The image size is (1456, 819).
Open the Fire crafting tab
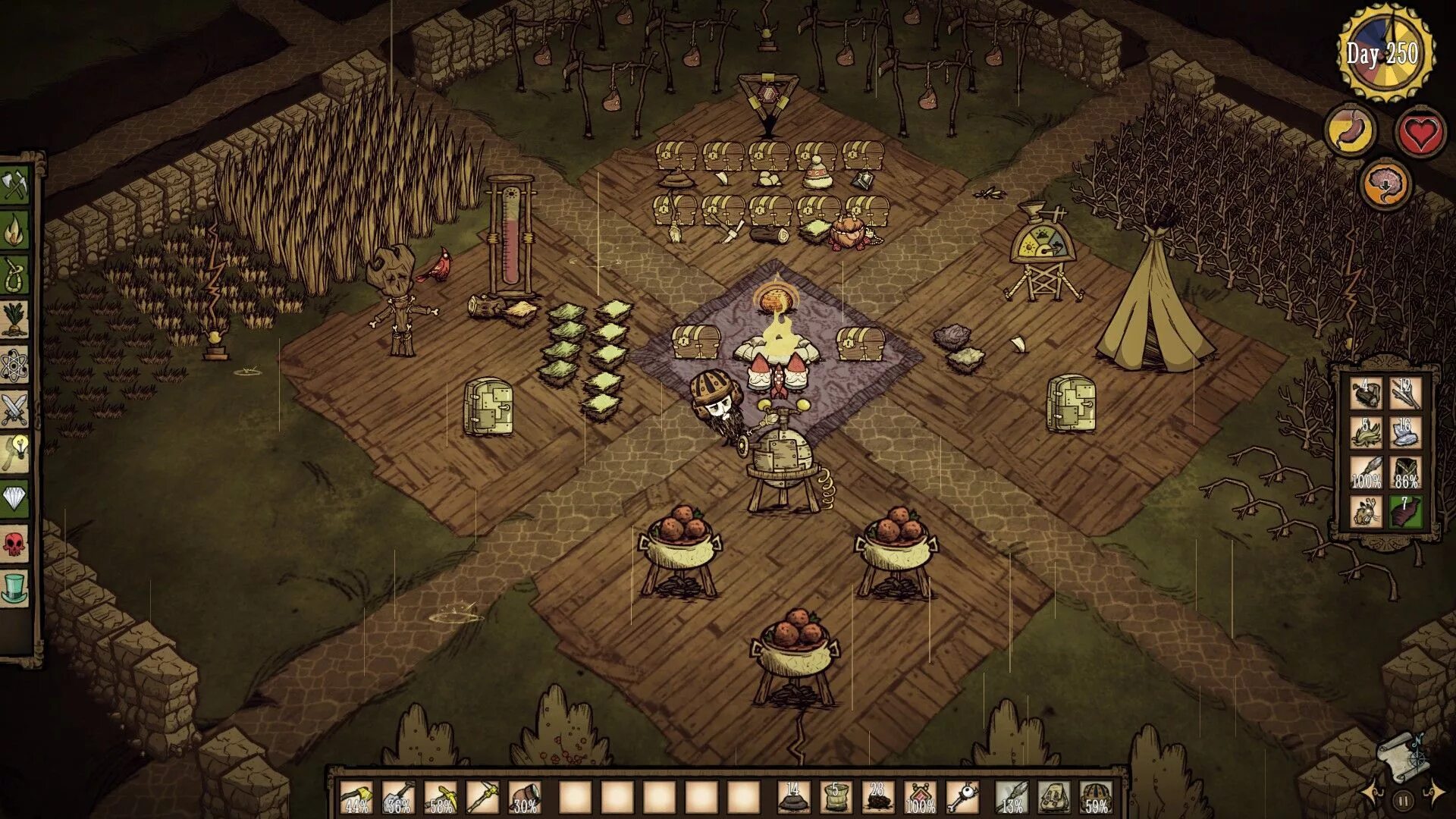(15, 231)
